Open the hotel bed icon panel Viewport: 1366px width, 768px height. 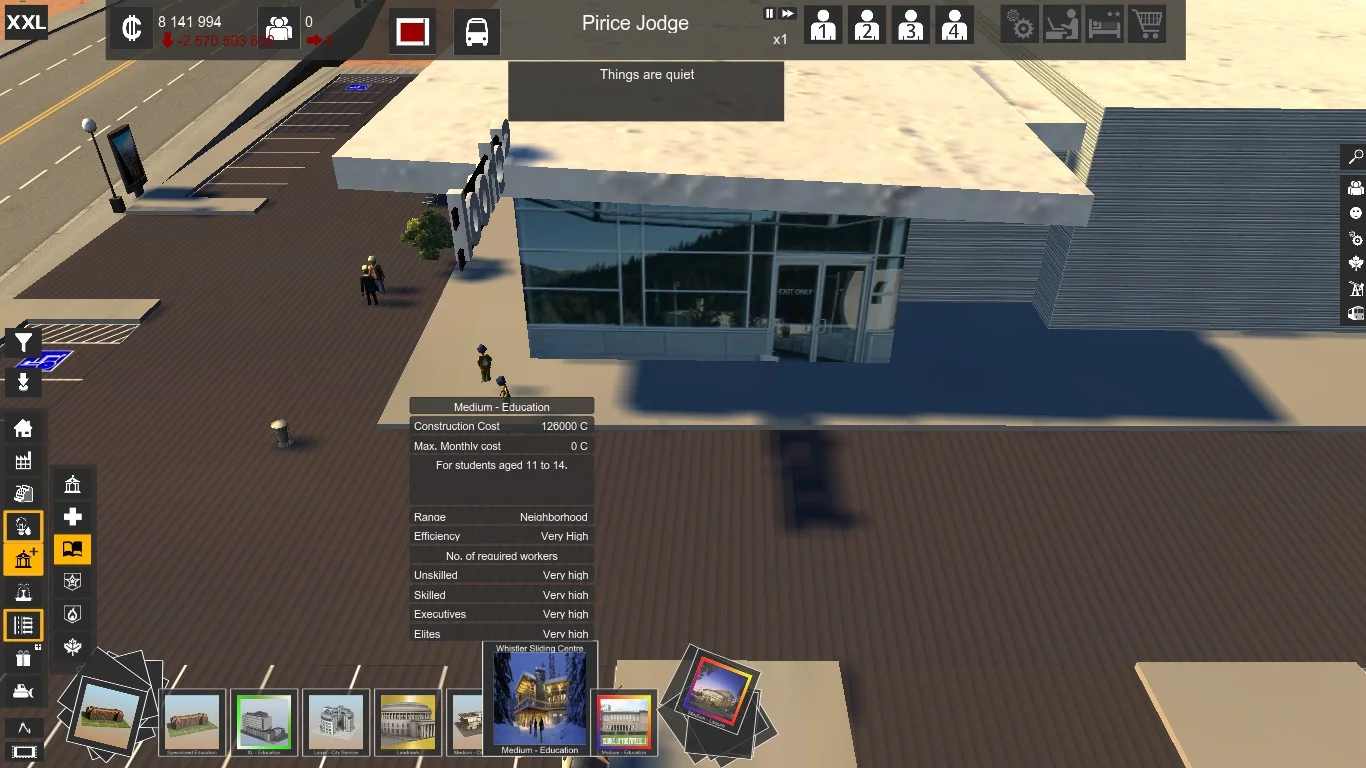click(x=1105, y=25)
